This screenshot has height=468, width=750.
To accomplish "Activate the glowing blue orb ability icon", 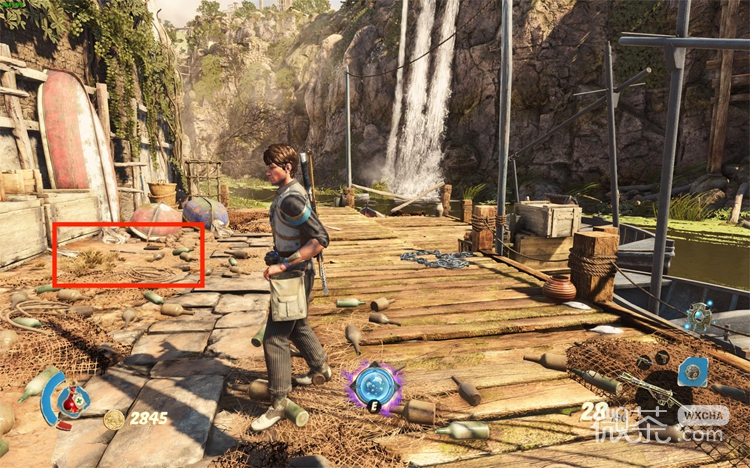I will pos(374,385).
